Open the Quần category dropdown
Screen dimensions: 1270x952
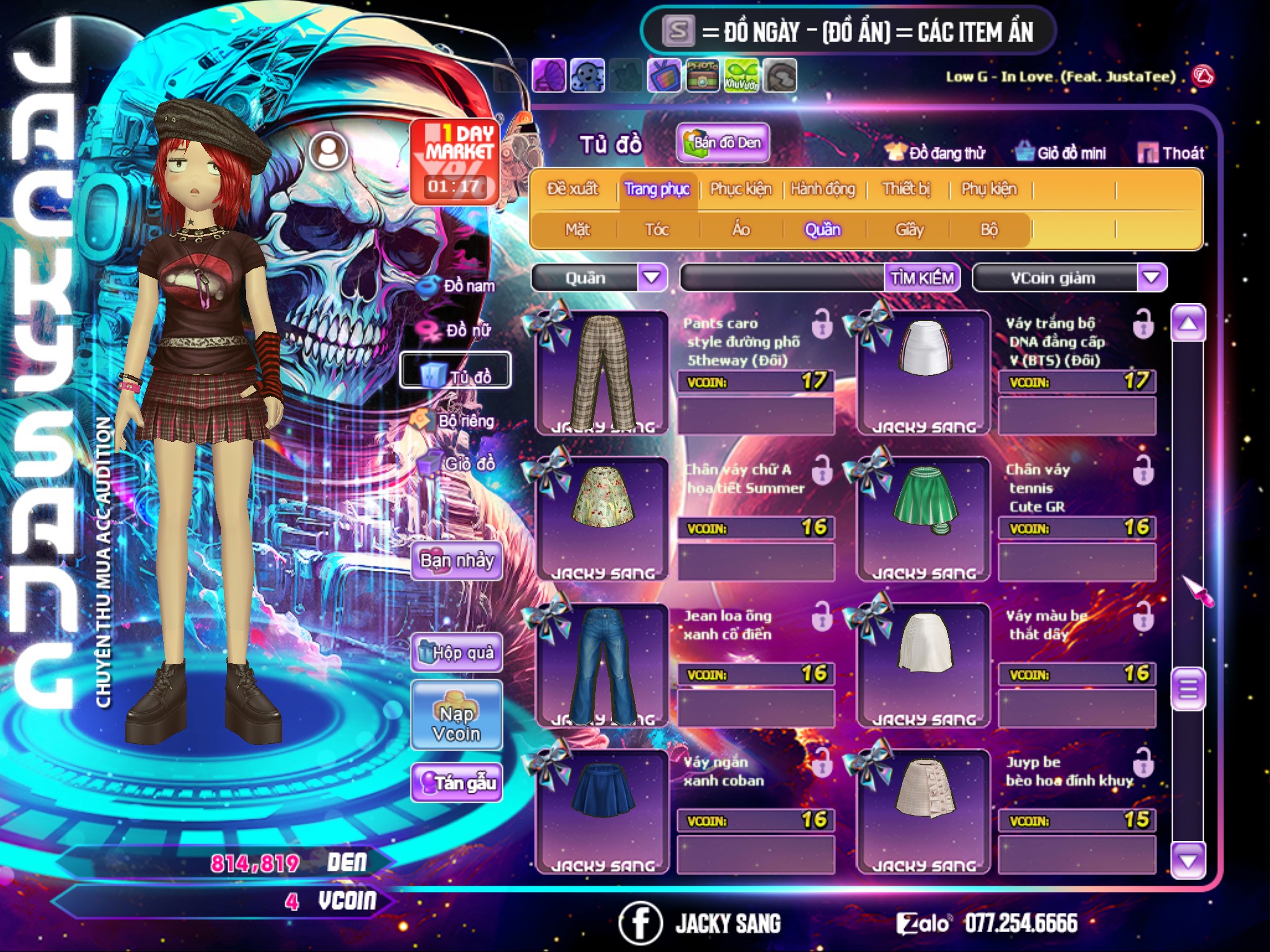(x=652, y=278)
